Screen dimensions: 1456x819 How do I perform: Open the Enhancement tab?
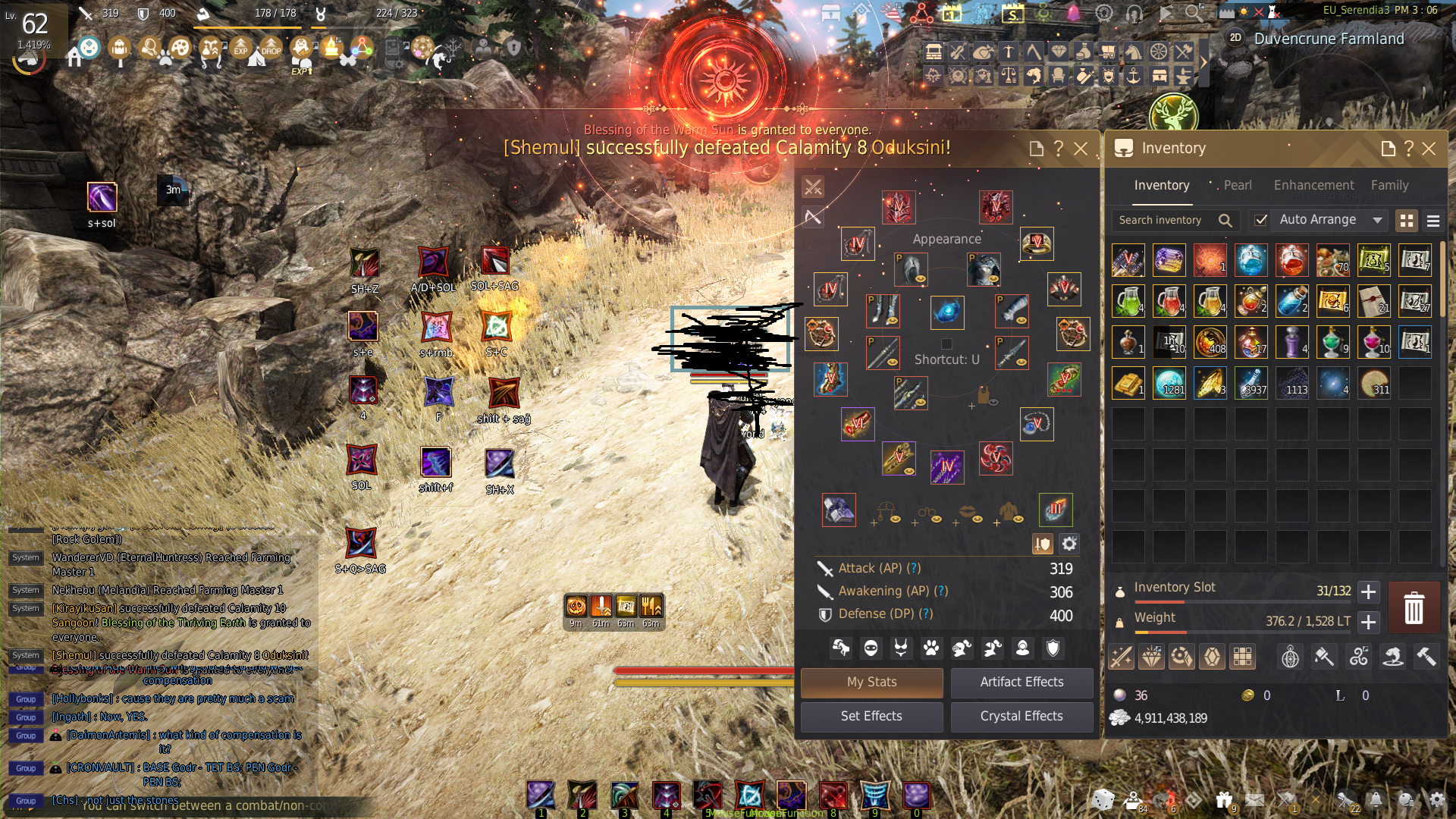[1313, 185]
